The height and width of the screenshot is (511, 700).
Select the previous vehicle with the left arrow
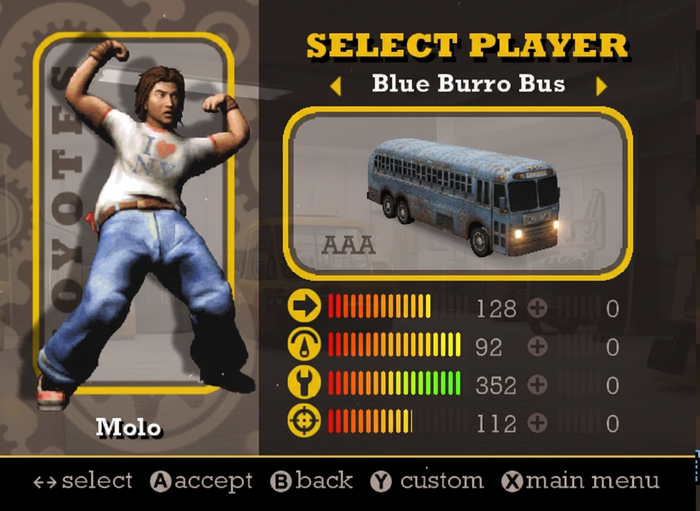click(335, 86)
